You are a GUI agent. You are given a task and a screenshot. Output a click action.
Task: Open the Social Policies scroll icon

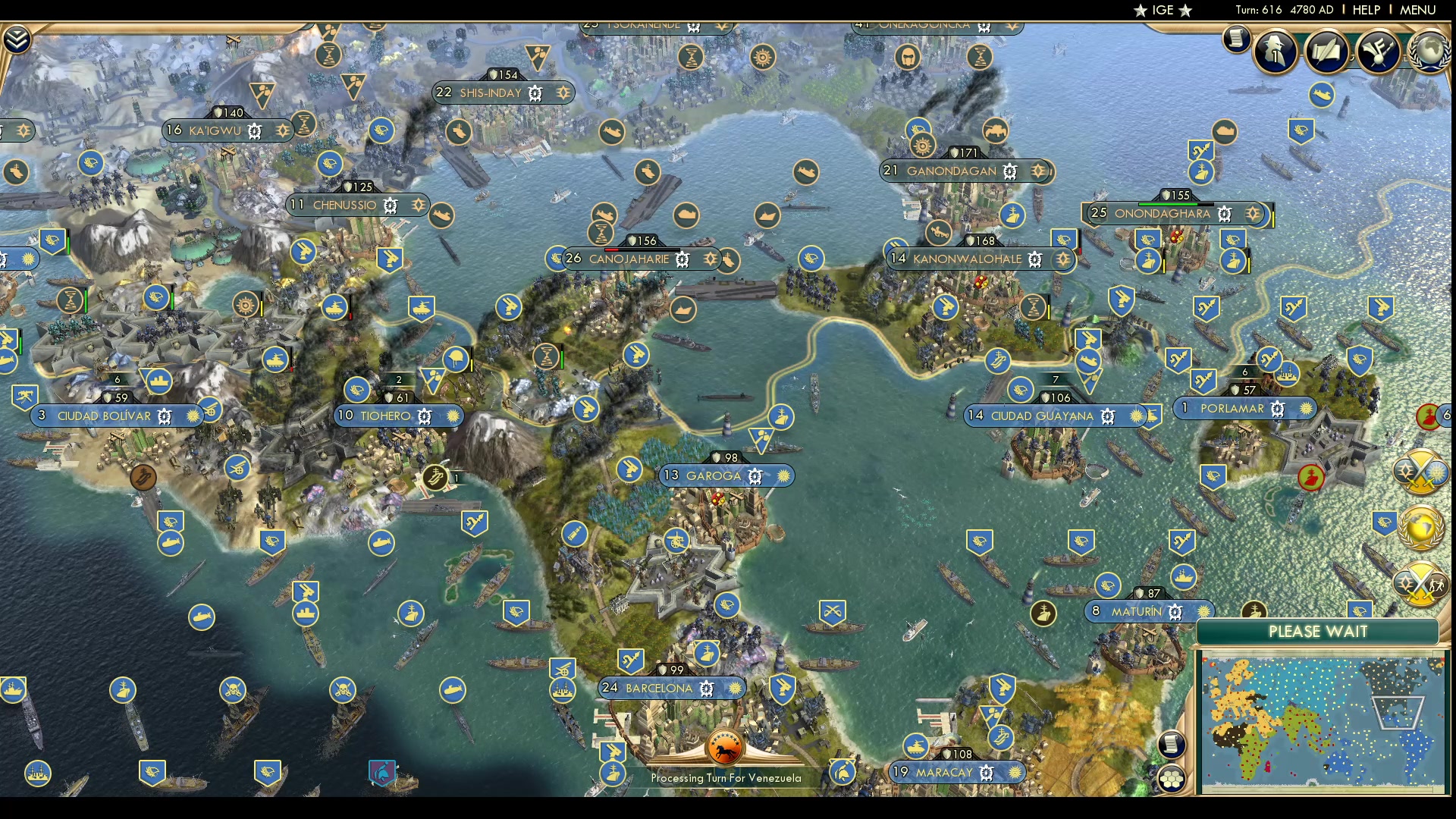(1327, 51)
